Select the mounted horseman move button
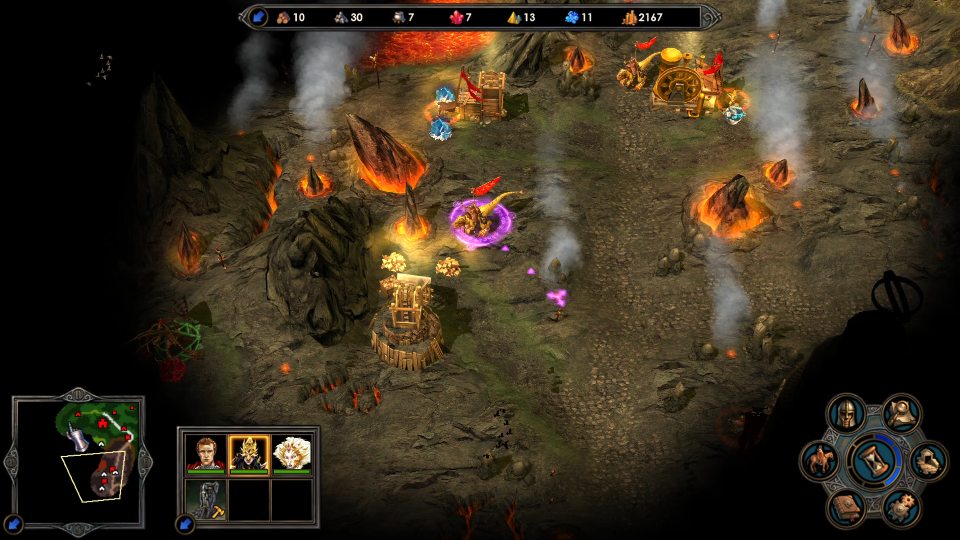This screenshot has width=960, height=540. (820, 461)
